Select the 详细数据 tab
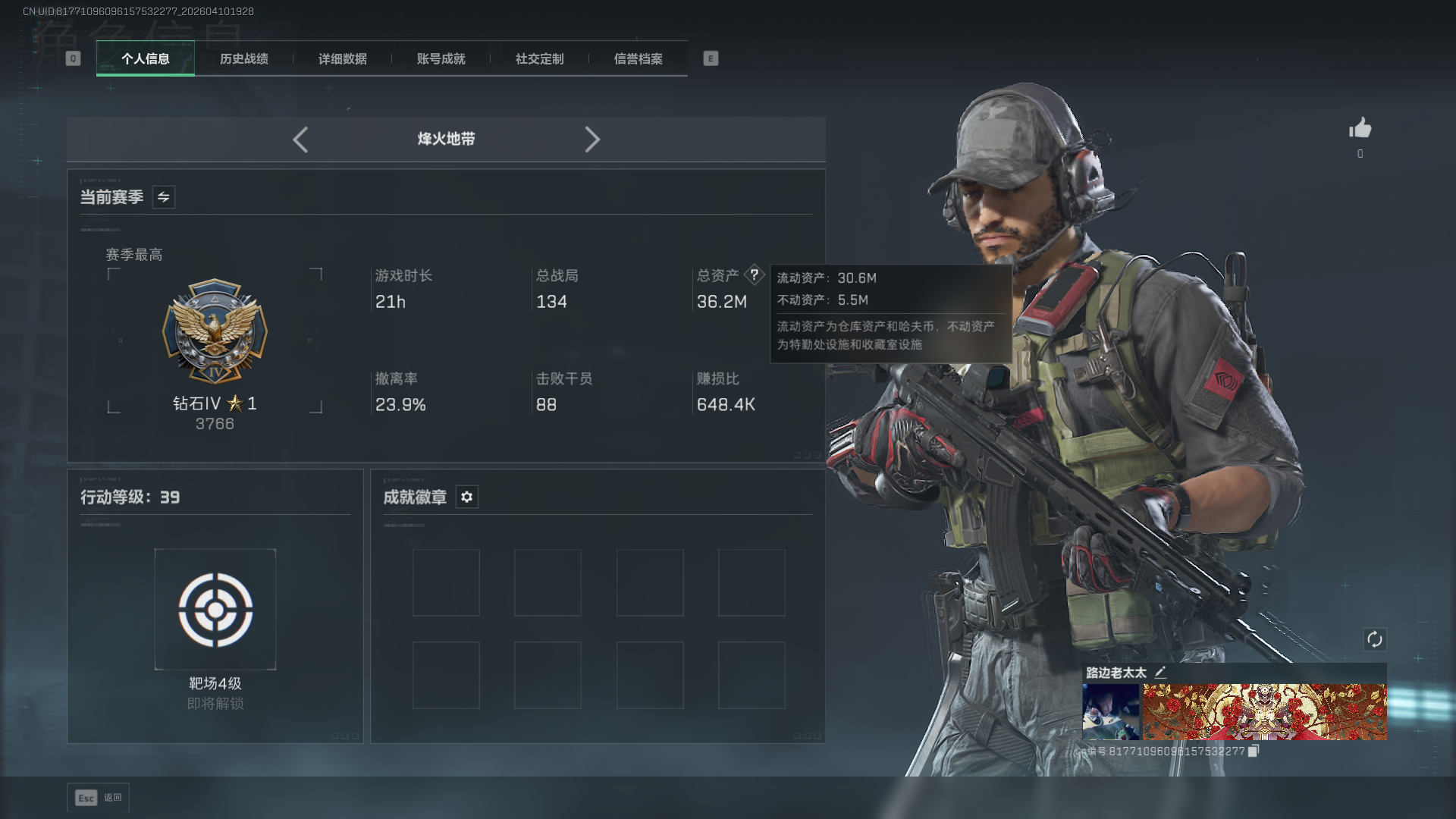 pyautogui.click(x=342, y=58)
